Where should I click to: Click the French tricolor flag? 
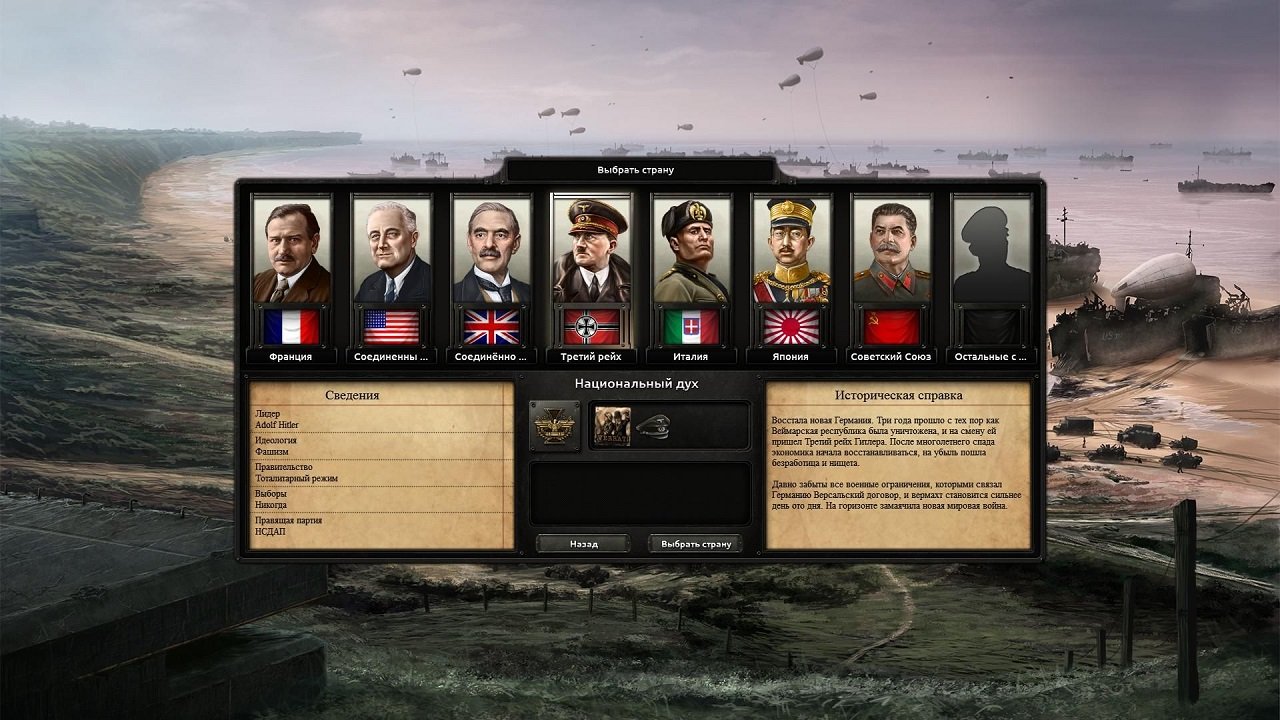289,325
